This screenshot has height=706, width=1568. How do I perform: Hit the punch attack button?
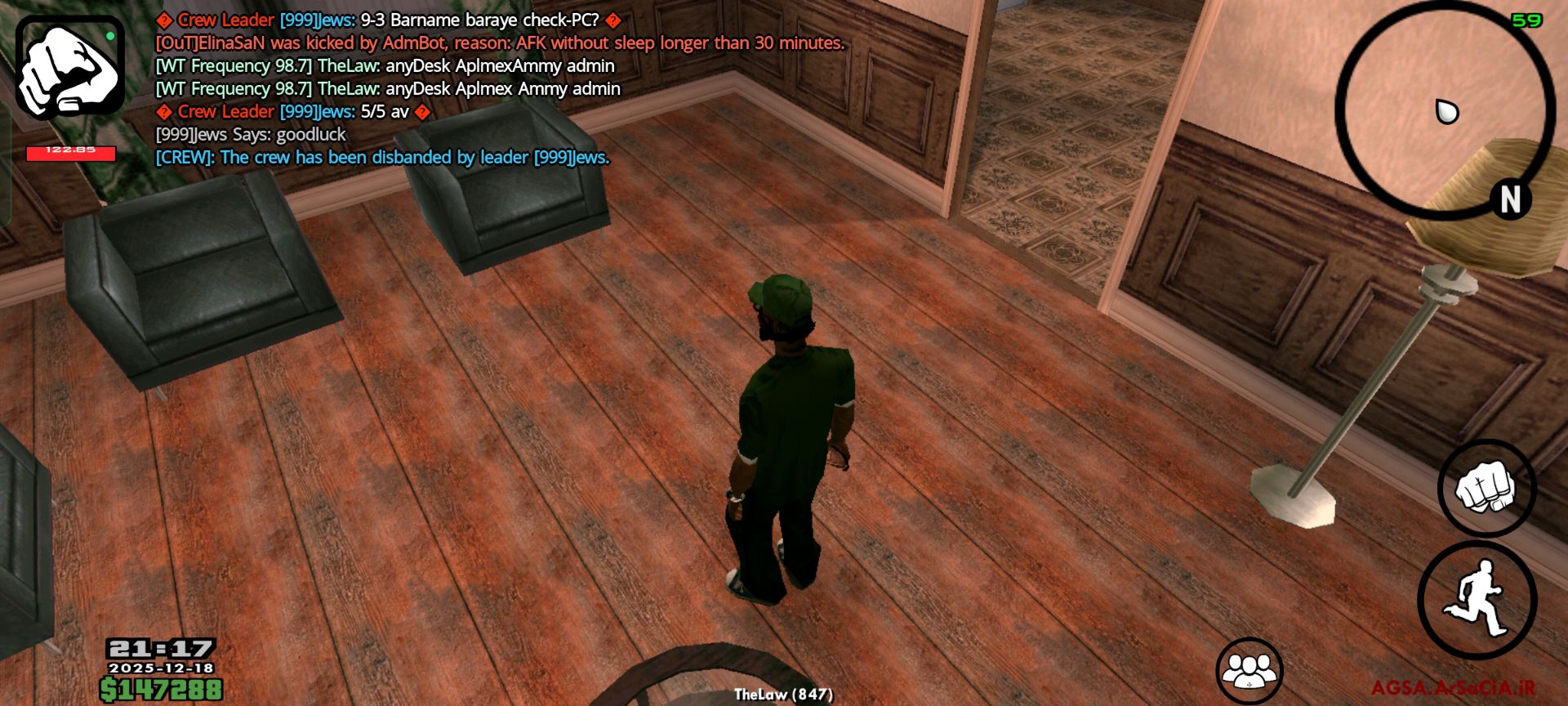pos(1486,488)
